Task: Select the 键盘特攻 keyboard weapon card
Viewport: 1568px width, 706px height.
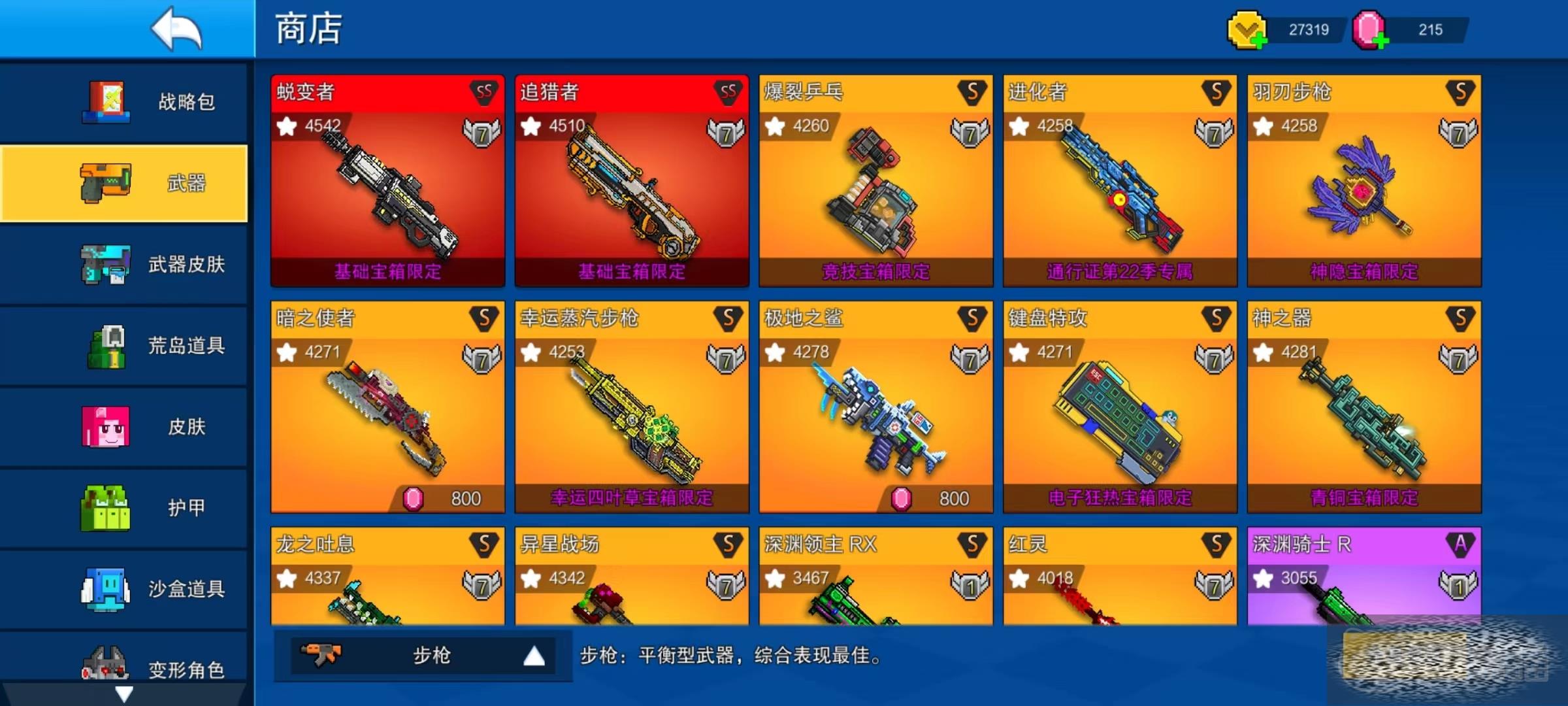Action: pyautogui.click(x=1120, y=407)
